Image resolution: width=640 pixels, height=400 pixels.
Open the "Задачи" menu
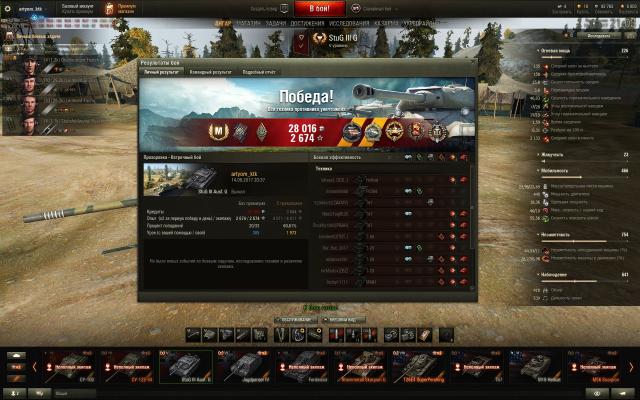(x=277, y=21)
